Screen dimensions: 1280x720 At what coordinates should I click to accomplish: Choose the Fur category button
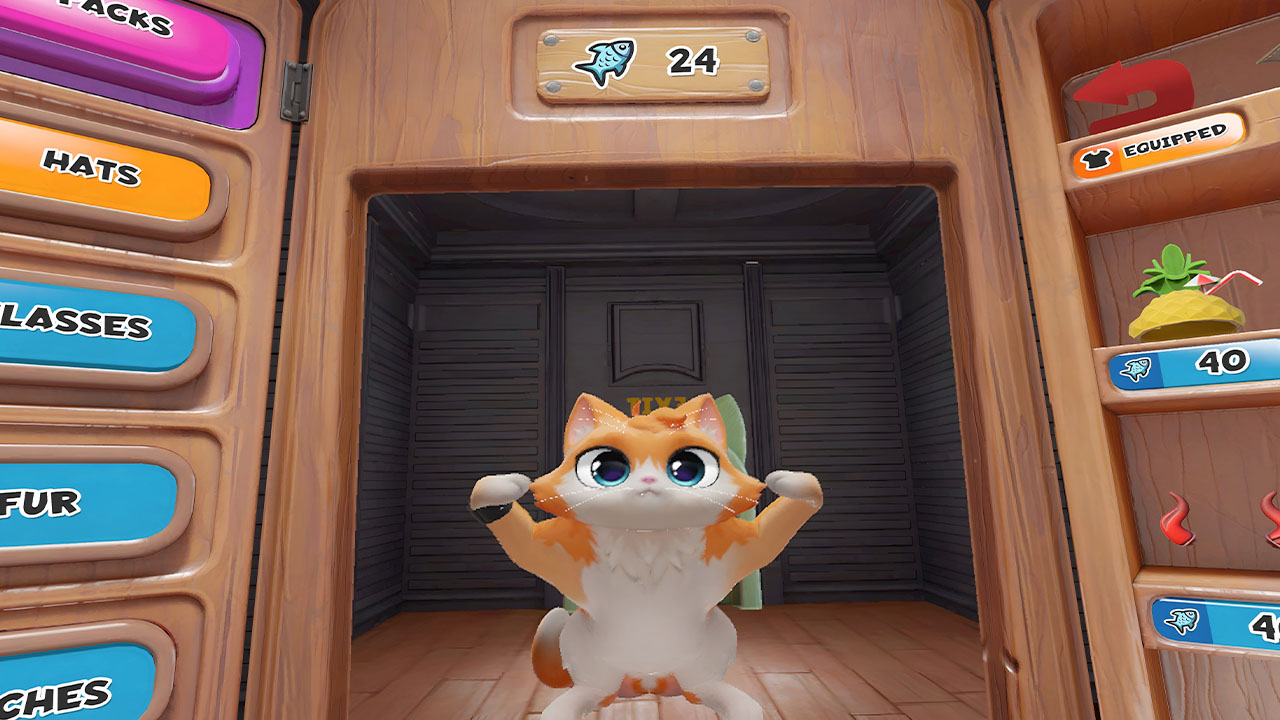click(80, 505)
